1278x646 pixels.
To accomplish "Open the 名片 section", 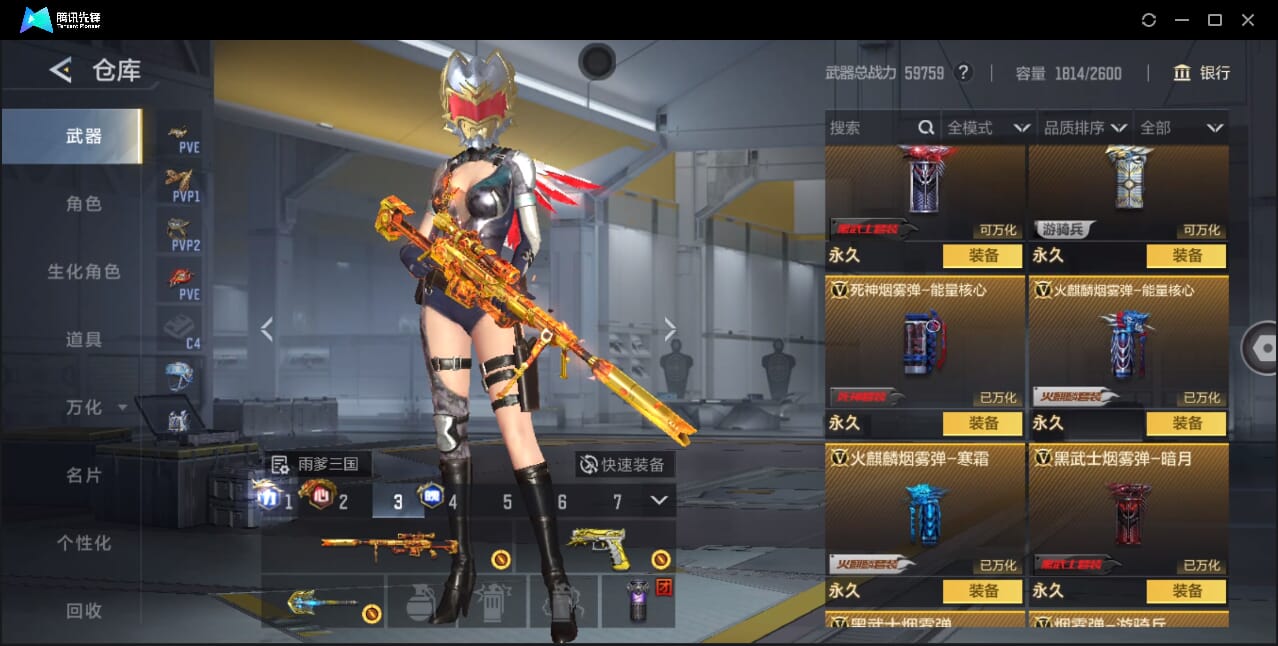I will click(x=84, y=475).
